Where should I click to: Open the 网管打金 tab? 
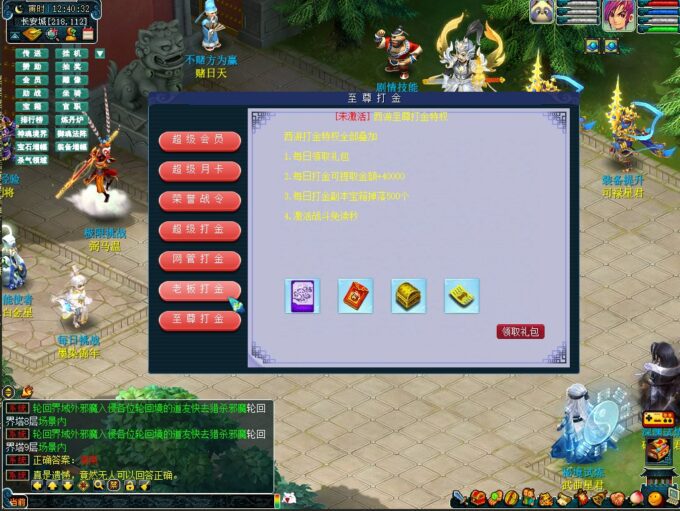(x=199, y=260)
